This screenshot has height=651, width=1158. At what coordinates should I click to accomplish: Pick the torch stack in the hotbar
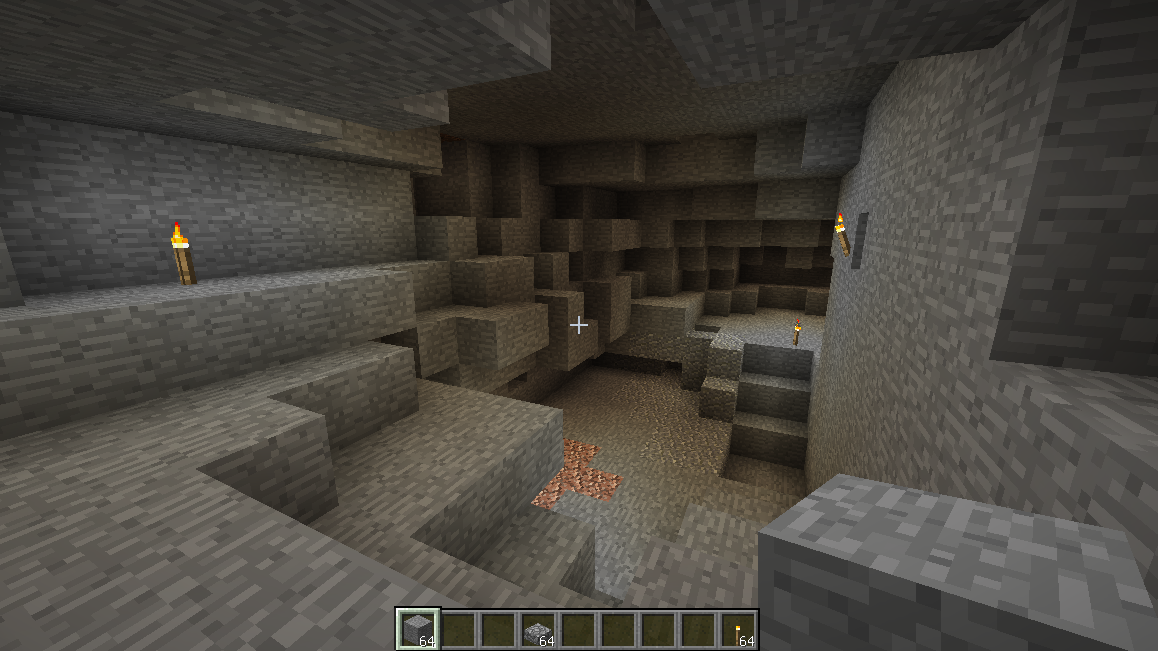pyautogui.click(x=738, y=629)
